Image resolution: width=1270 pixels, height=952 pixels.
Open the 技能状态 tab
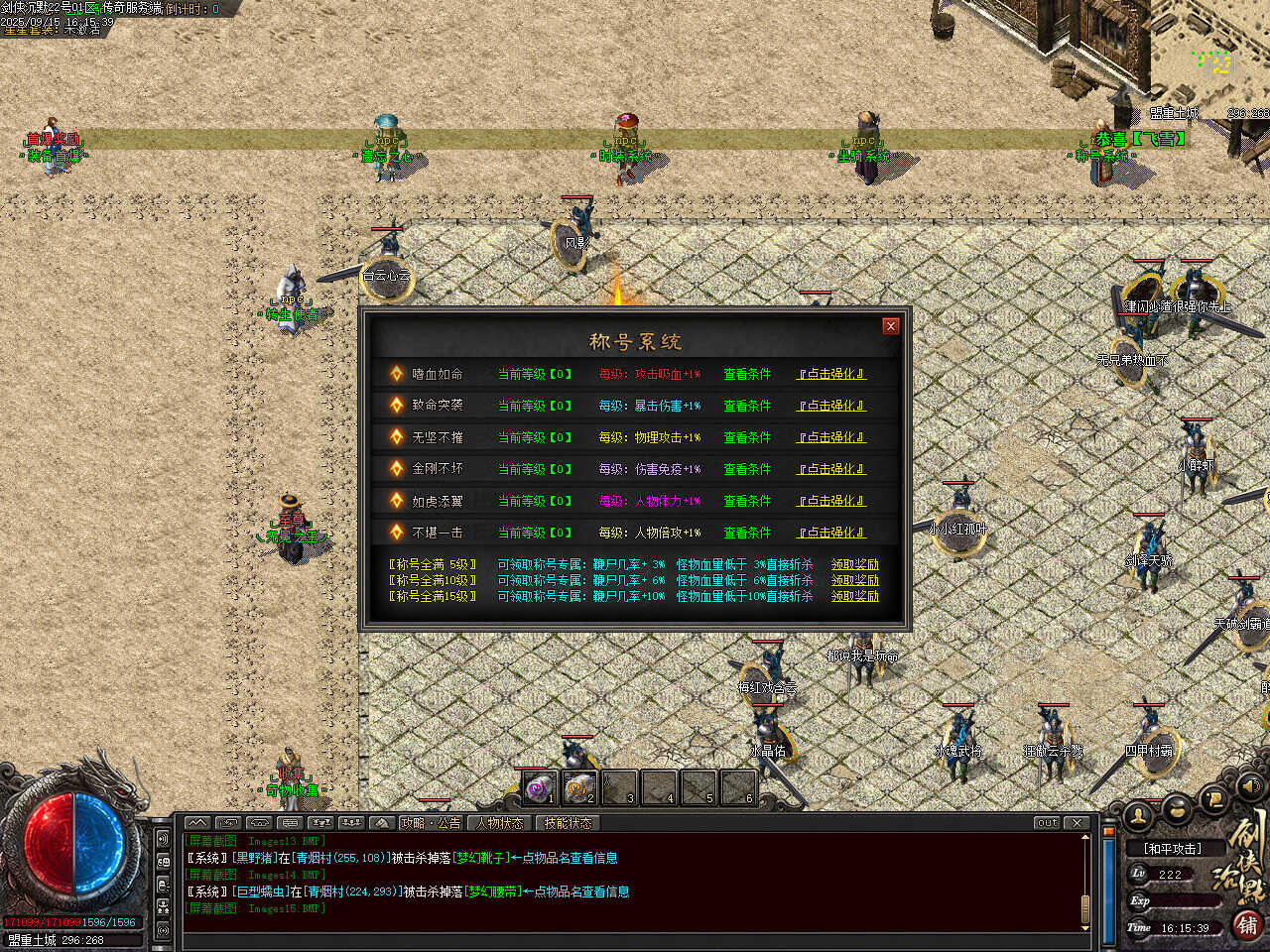[x=568, y=823]
